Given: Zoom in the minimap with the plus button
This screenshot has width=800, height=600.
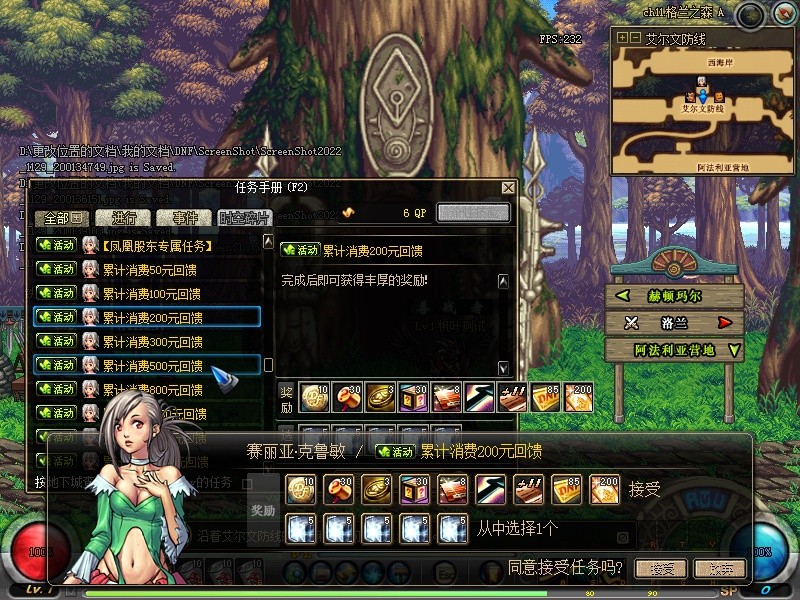Looking at the screenshot, I should coord(622,38).
